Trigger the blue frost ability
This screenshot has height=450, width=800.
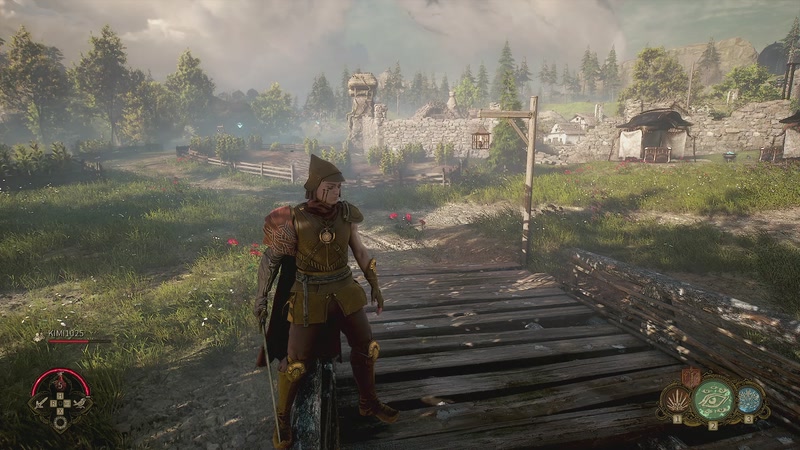749,399
